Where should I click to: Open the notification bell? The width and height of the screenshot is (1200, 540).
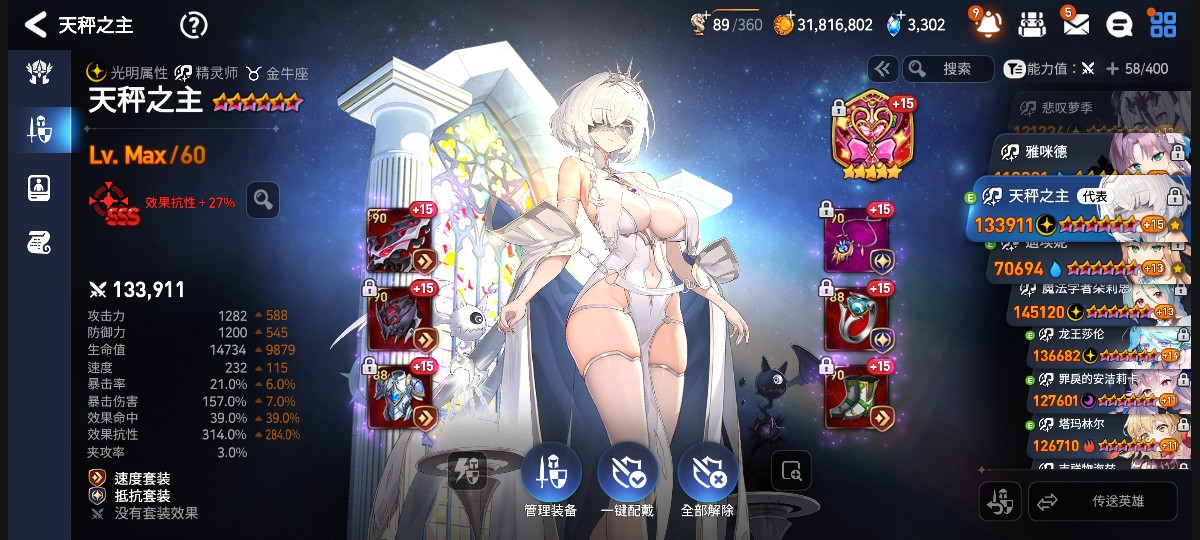coord(988,24)
